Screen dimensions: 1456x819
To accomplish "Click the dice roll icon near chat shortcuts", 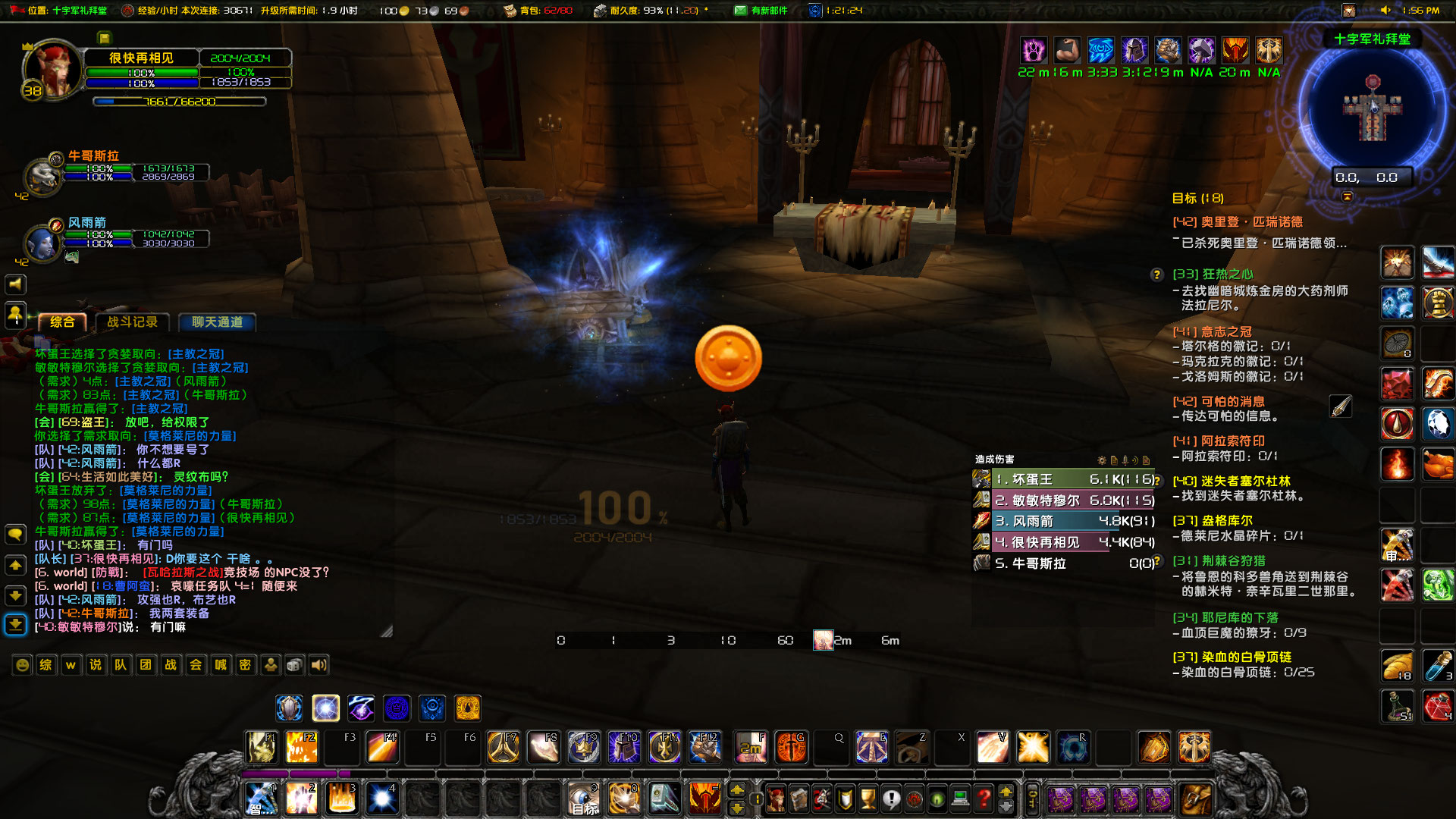I will (x=294, y=665).
